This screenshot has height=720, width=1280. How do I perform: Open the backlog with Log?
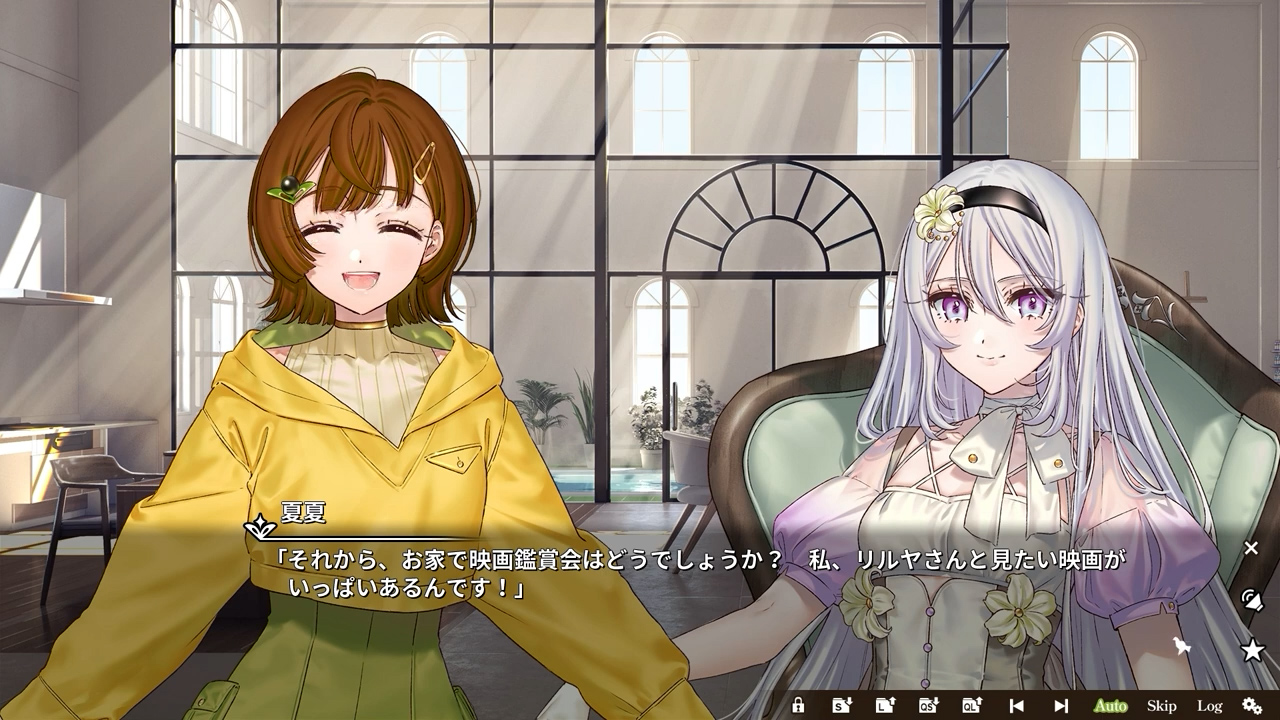(1209, 705)
